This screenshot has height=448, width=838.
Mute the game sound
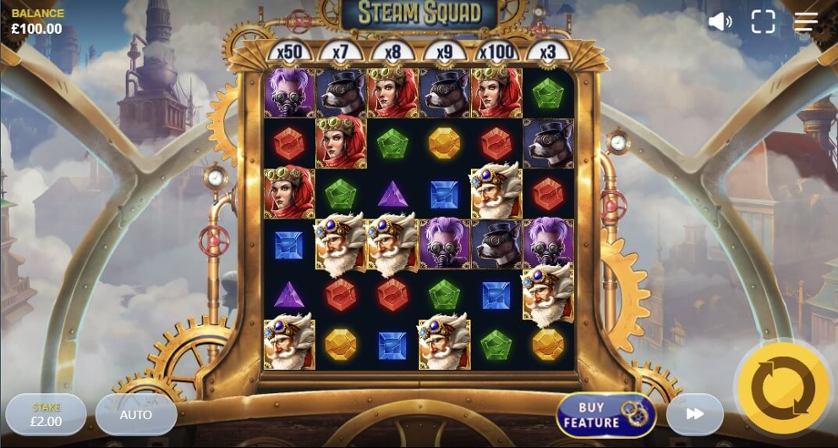click(720, 22)
